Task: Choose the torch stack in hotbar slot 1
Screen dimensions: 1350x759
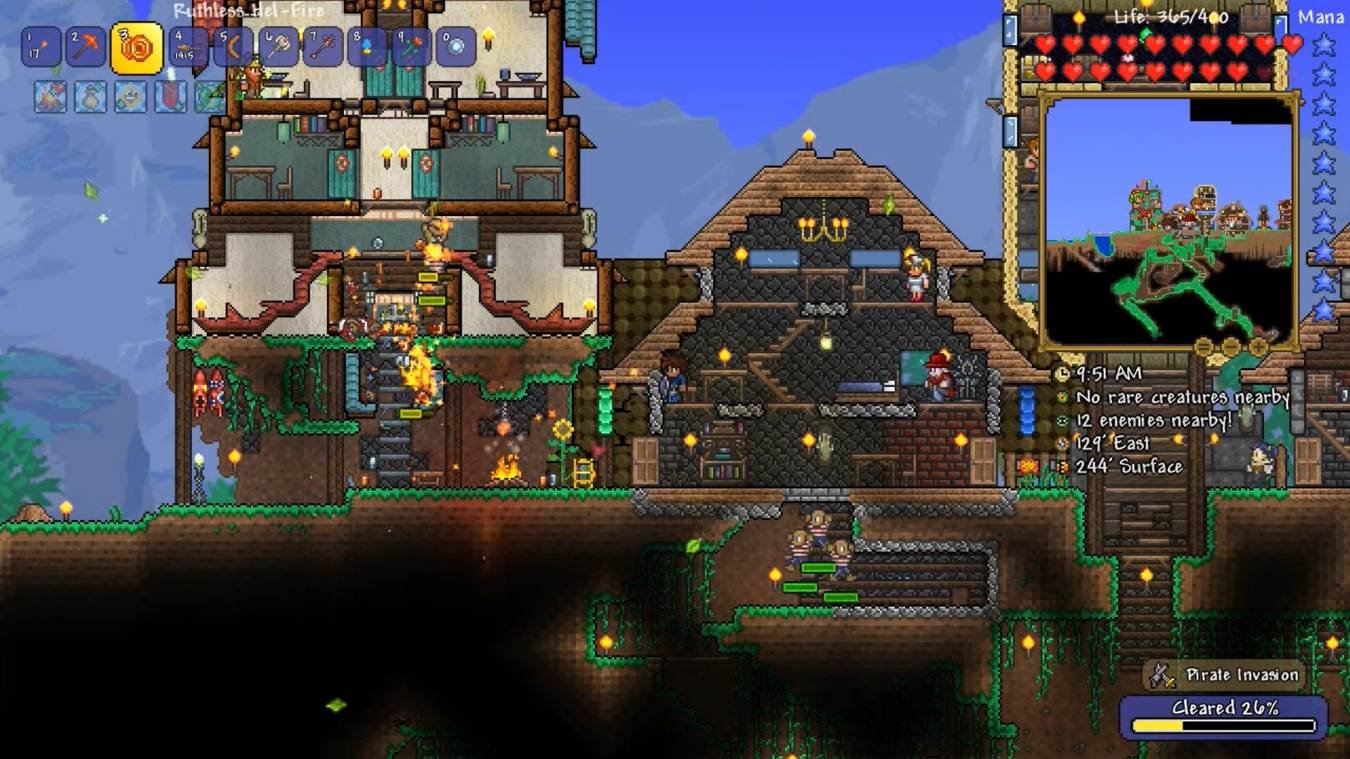Action: pyautogui.click(x=41, y=47)
